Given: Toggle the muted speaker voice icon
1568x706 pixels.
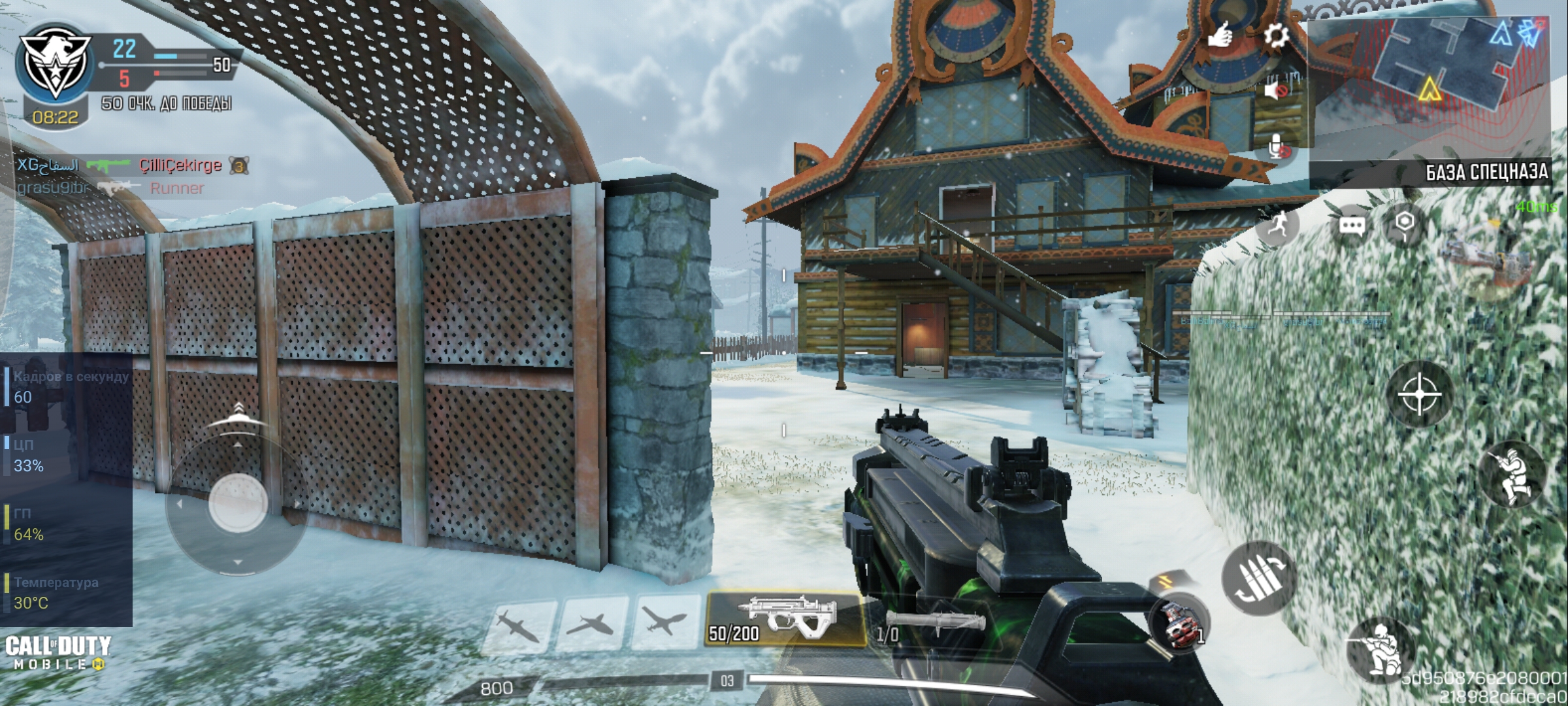Looking at the screenshot, I should 1275,90.
